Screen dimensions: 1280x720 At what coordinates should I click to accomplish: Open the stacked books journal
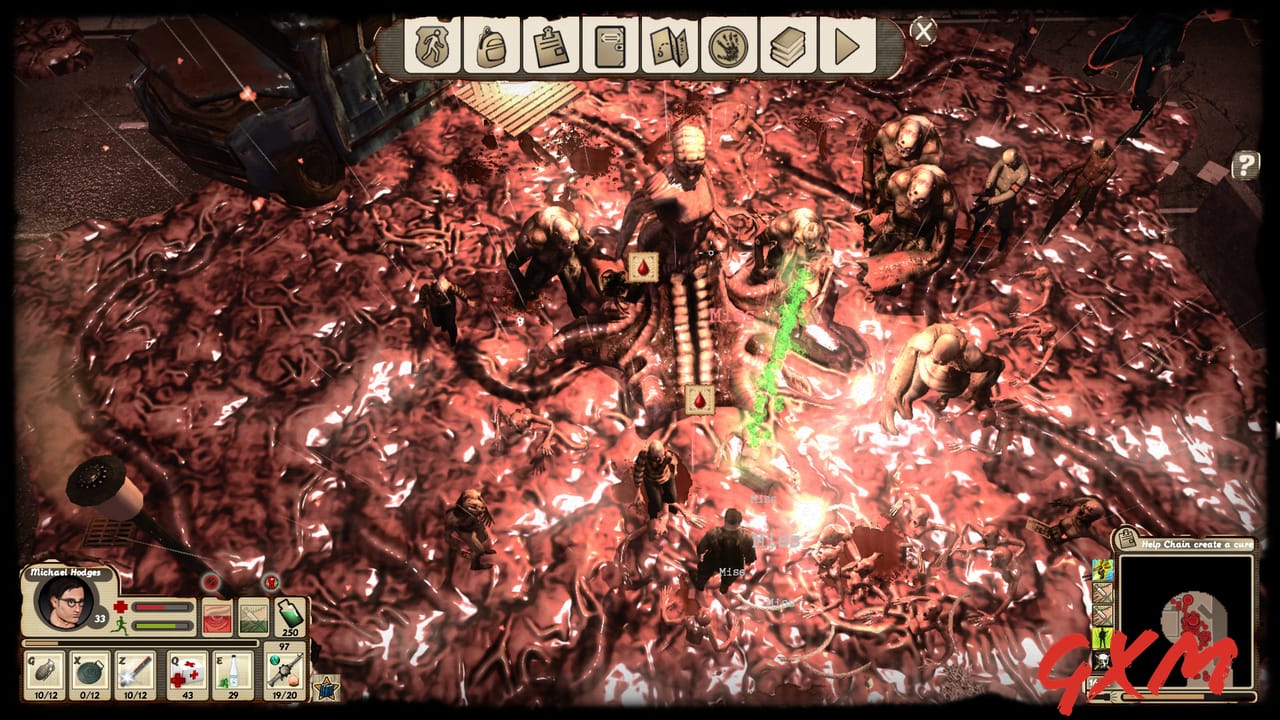coord(788,46)
